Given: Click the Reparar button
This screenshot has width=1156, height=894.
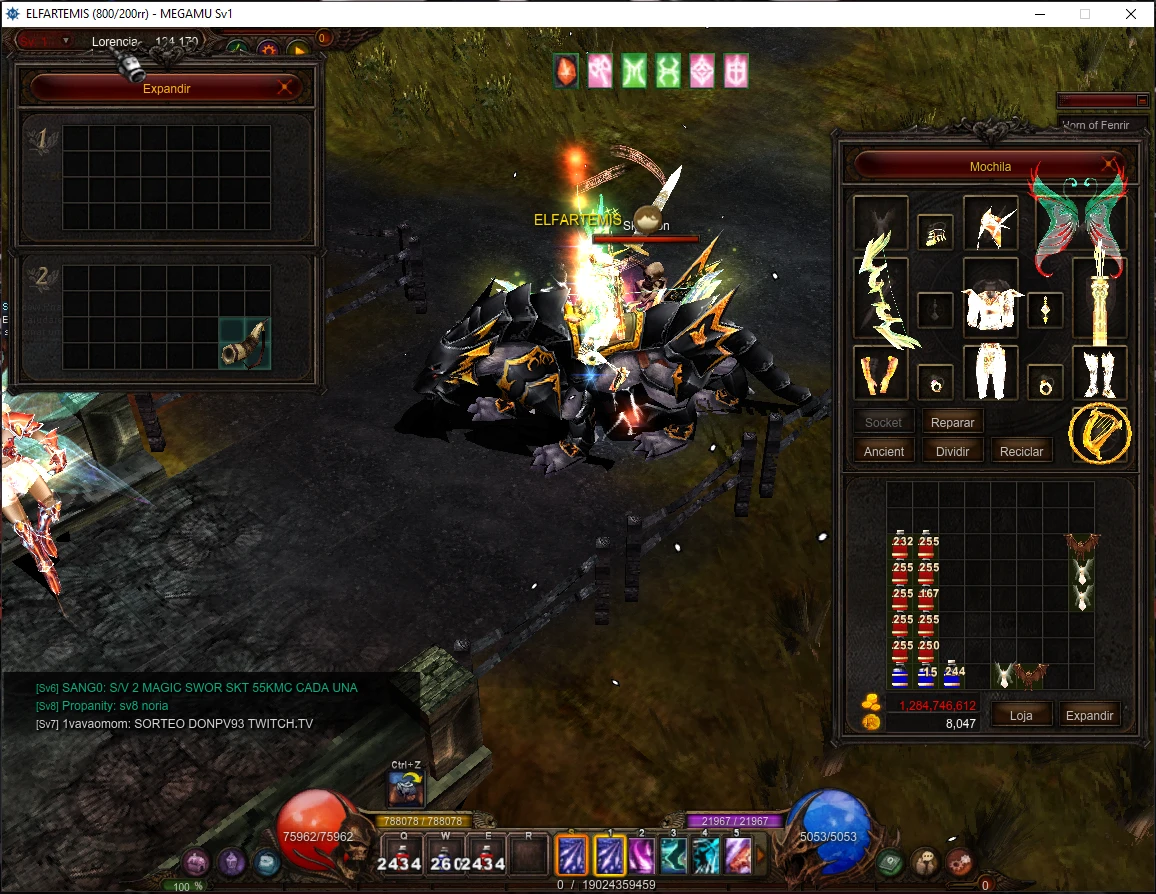Looking at the screenshot, I should [952, 423].
